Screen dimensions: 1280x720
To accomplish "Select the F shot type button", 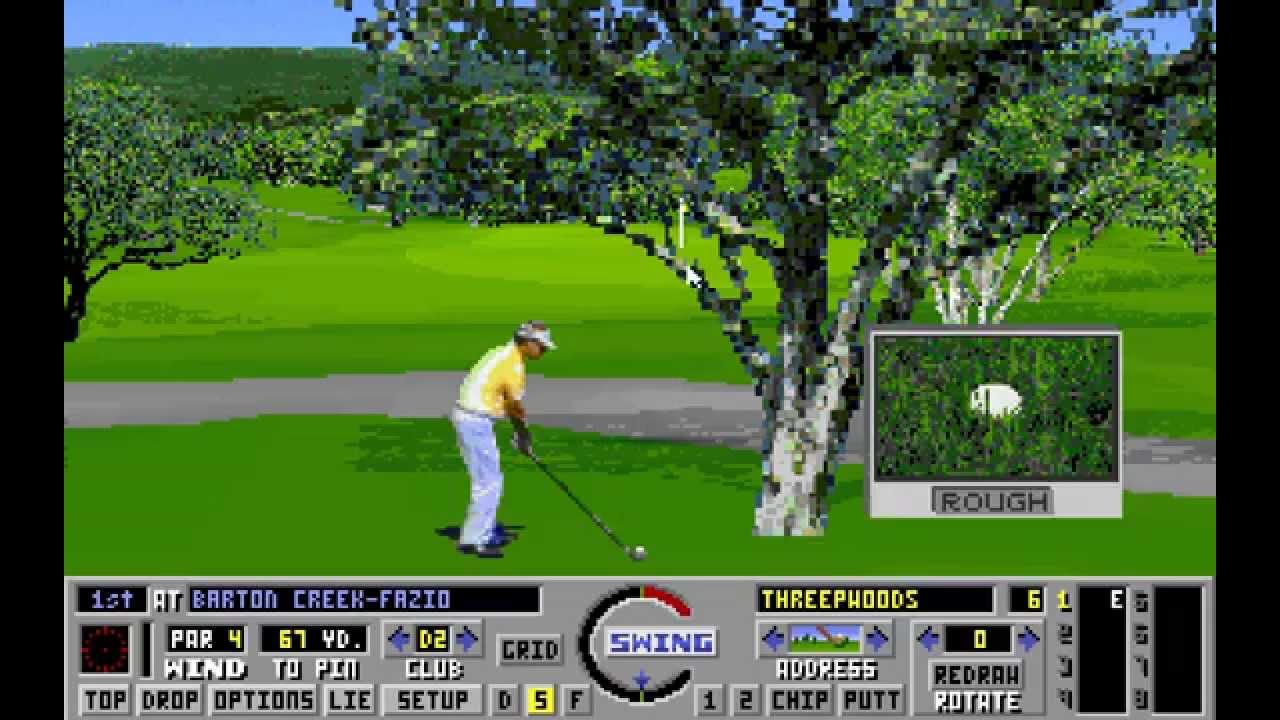I will 577,700.
